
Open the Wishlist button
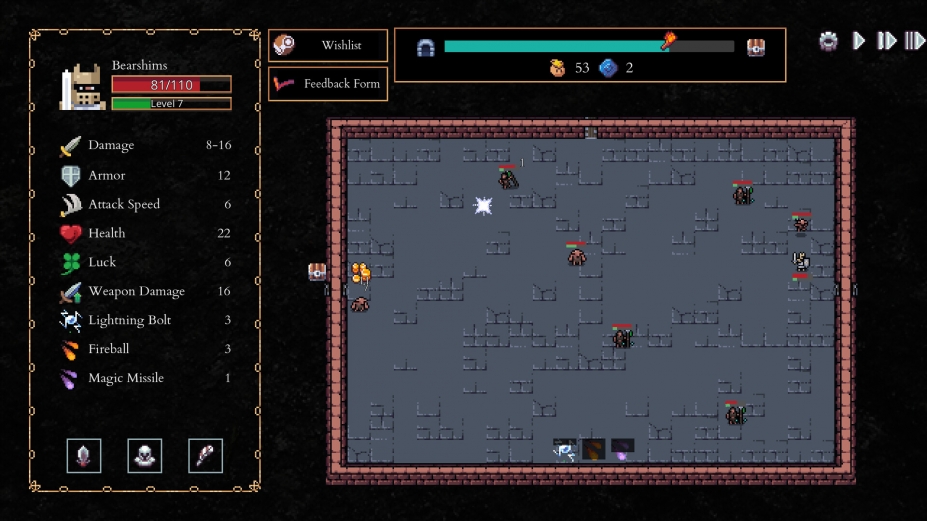point(328,45)
